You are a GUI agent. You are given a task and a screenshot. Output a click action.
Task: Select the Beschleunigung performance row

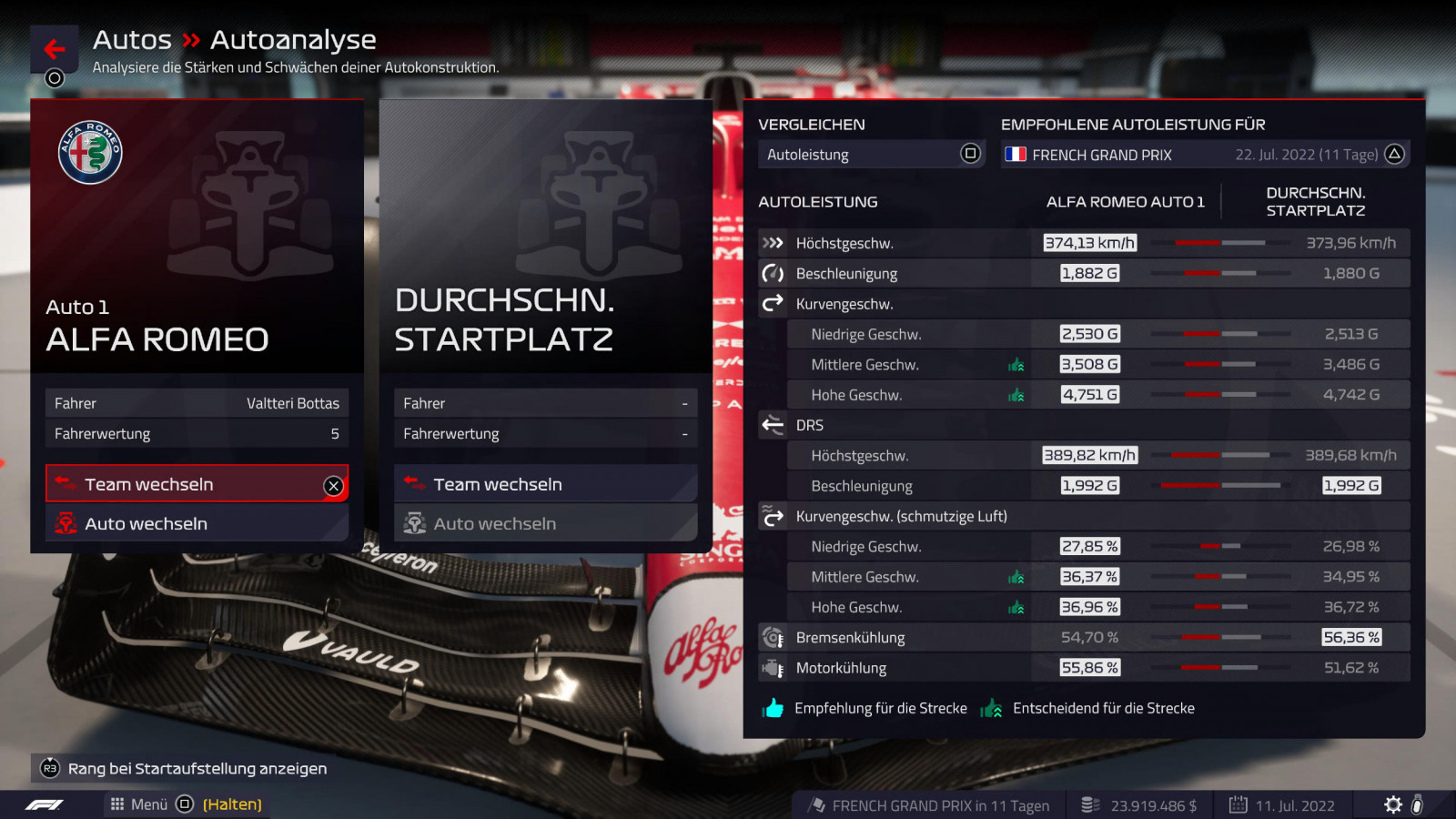(x=1083, y=273)
